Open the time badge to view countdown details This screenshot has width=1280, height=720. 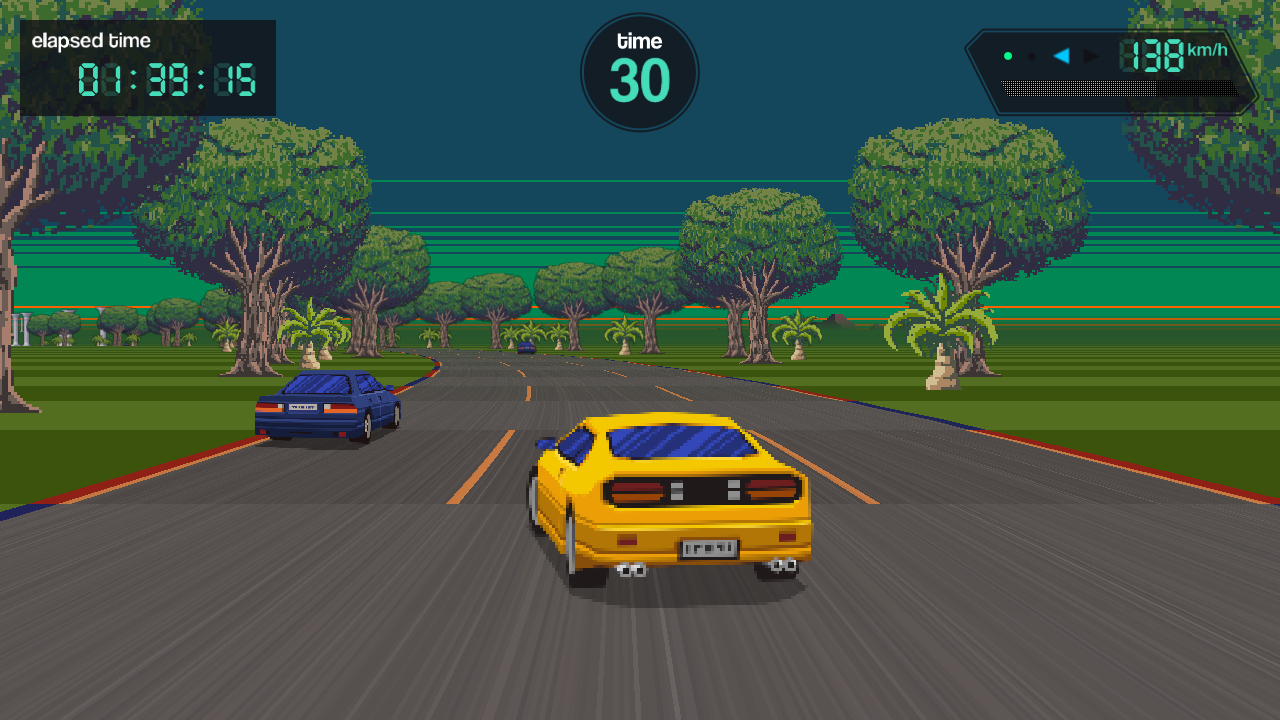(639, 70)
